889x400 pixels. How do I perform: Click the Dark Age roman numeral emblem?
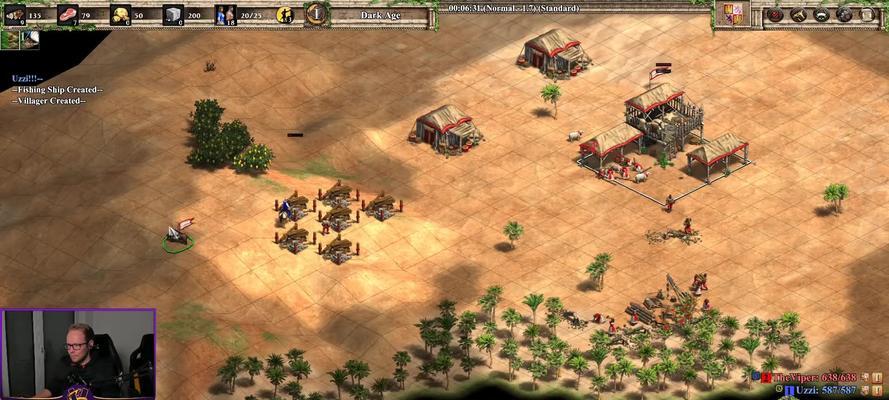[x=316, y=14]
